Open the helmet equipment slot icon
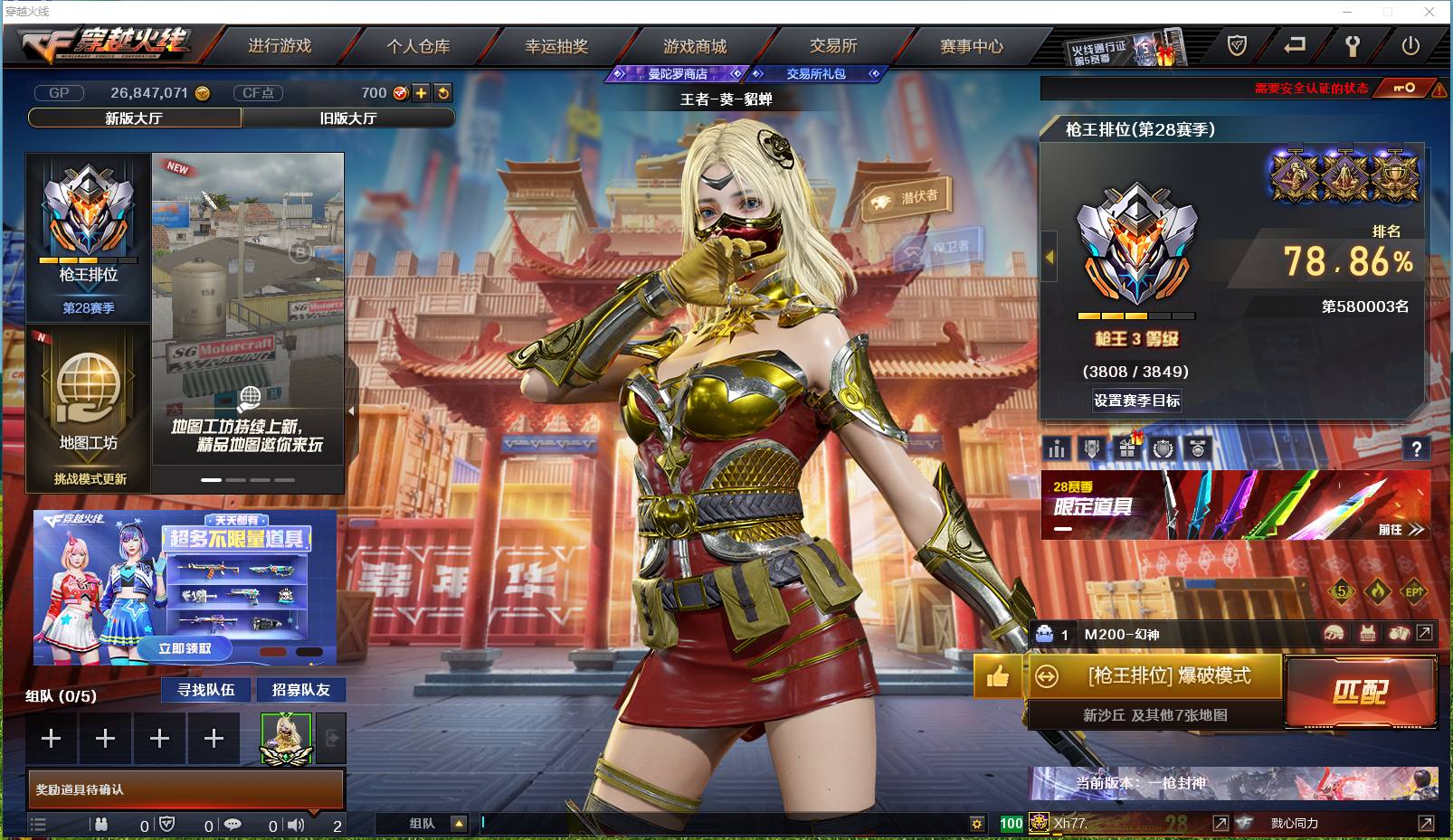This screenshot has height=840, width=1453. [x=1334, y=633]
